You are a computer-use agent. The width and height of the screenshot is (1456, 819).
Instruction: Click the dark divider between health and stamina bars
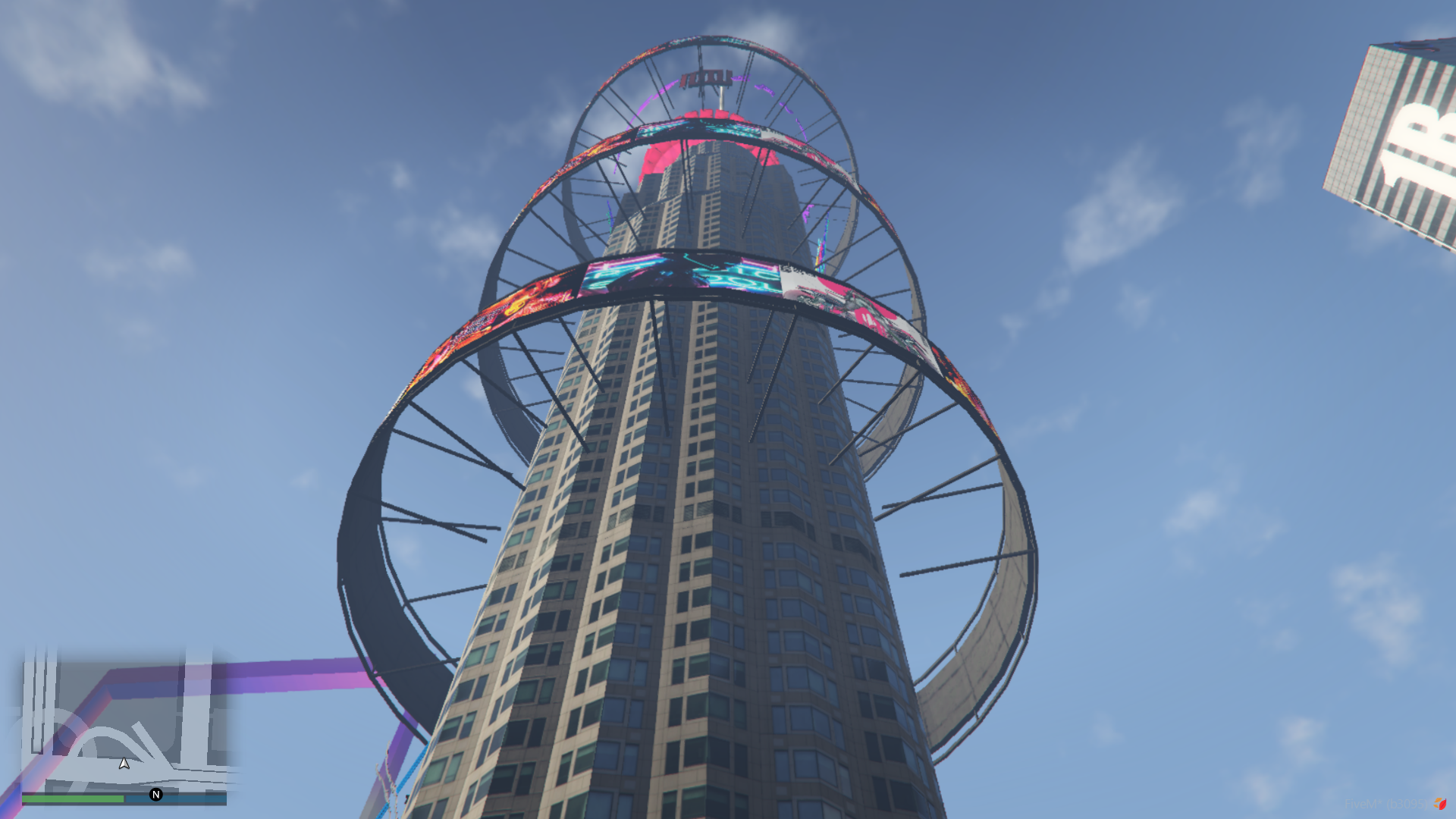(125, 798)
